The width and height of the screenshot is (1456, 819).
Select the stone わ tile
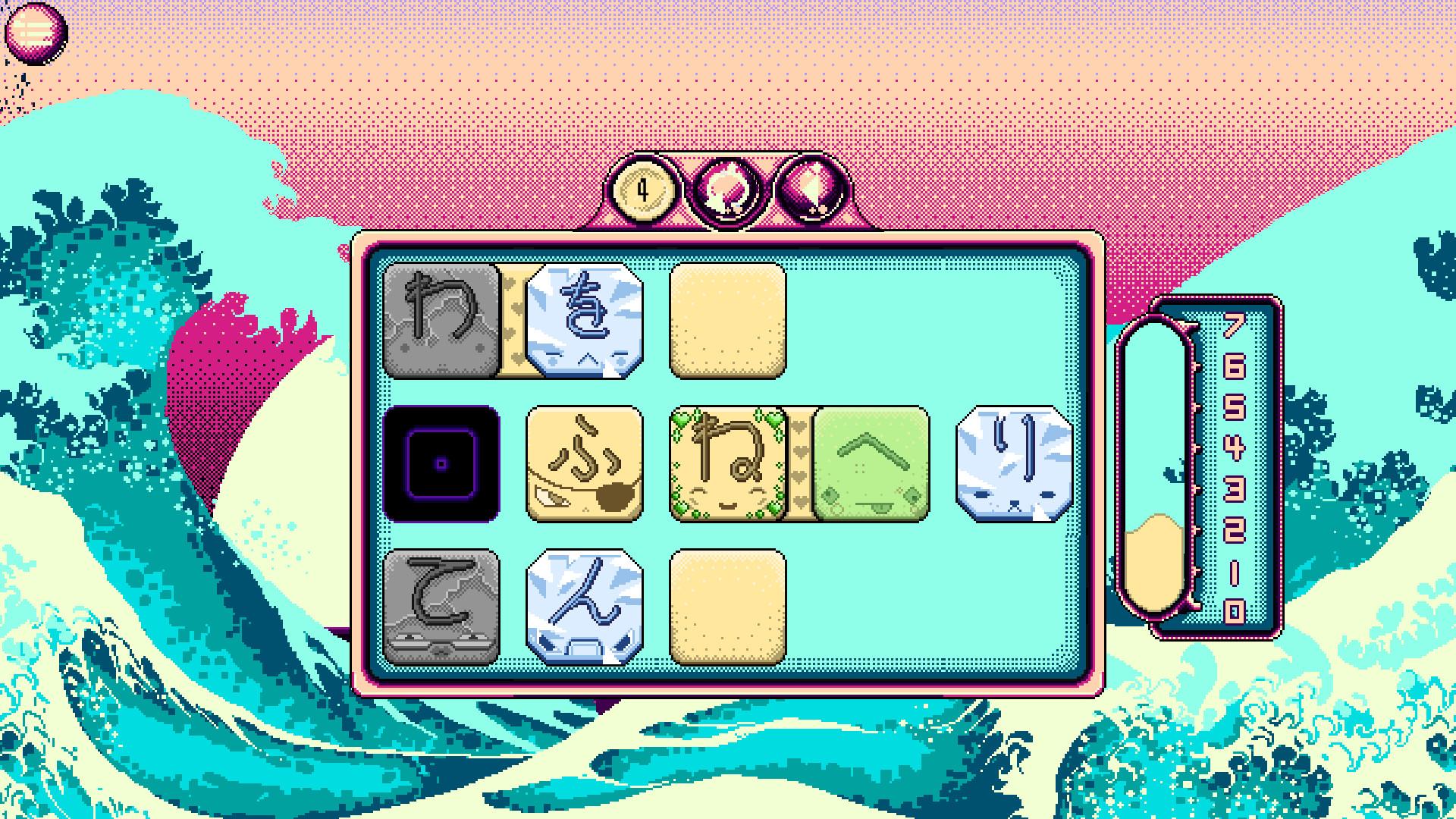[x=440, y=320]
